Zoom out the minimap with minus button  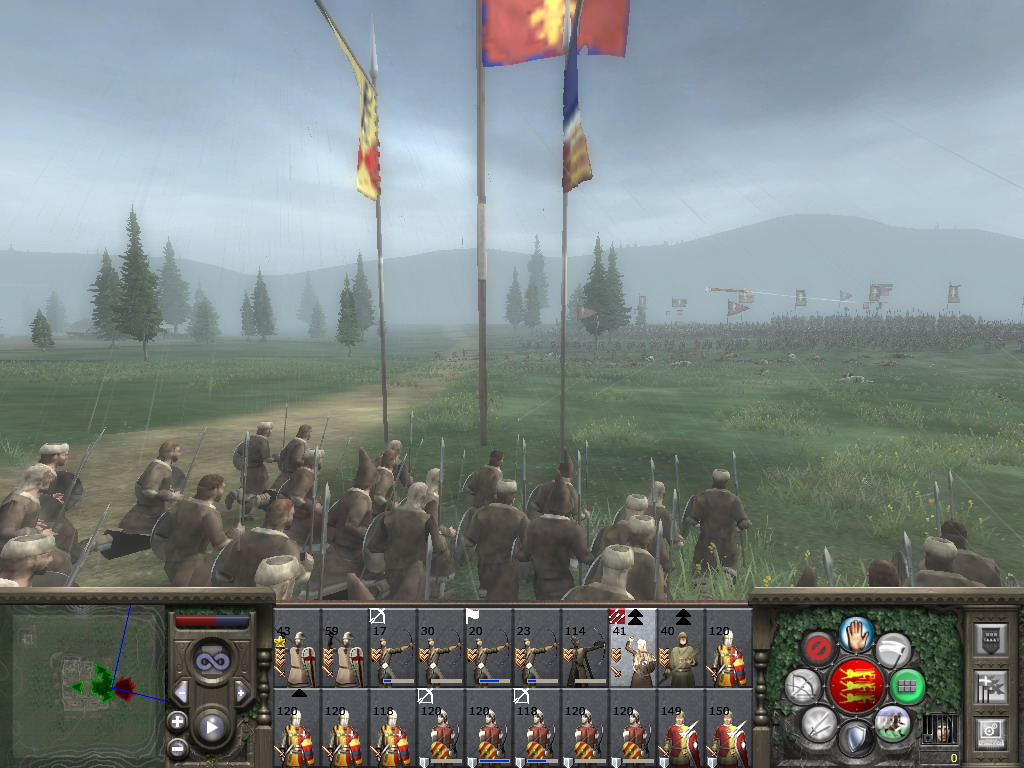point(178,746)
